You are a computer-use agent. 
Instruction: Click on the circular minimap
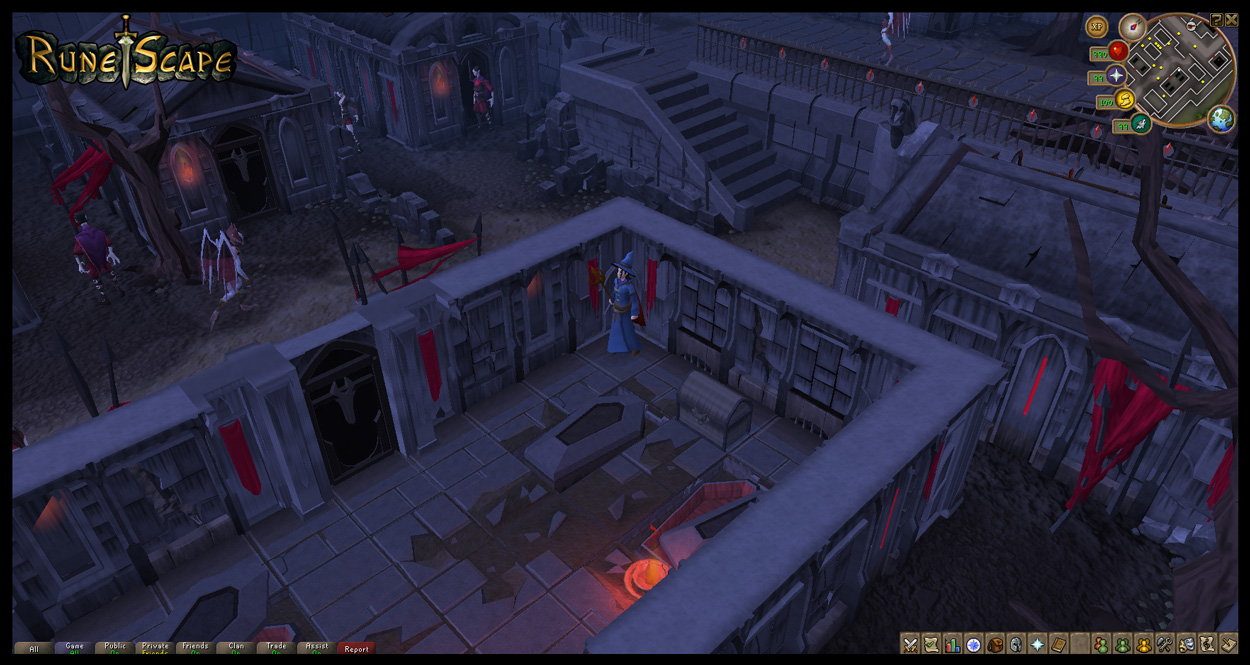click(x=1178, y=68)
